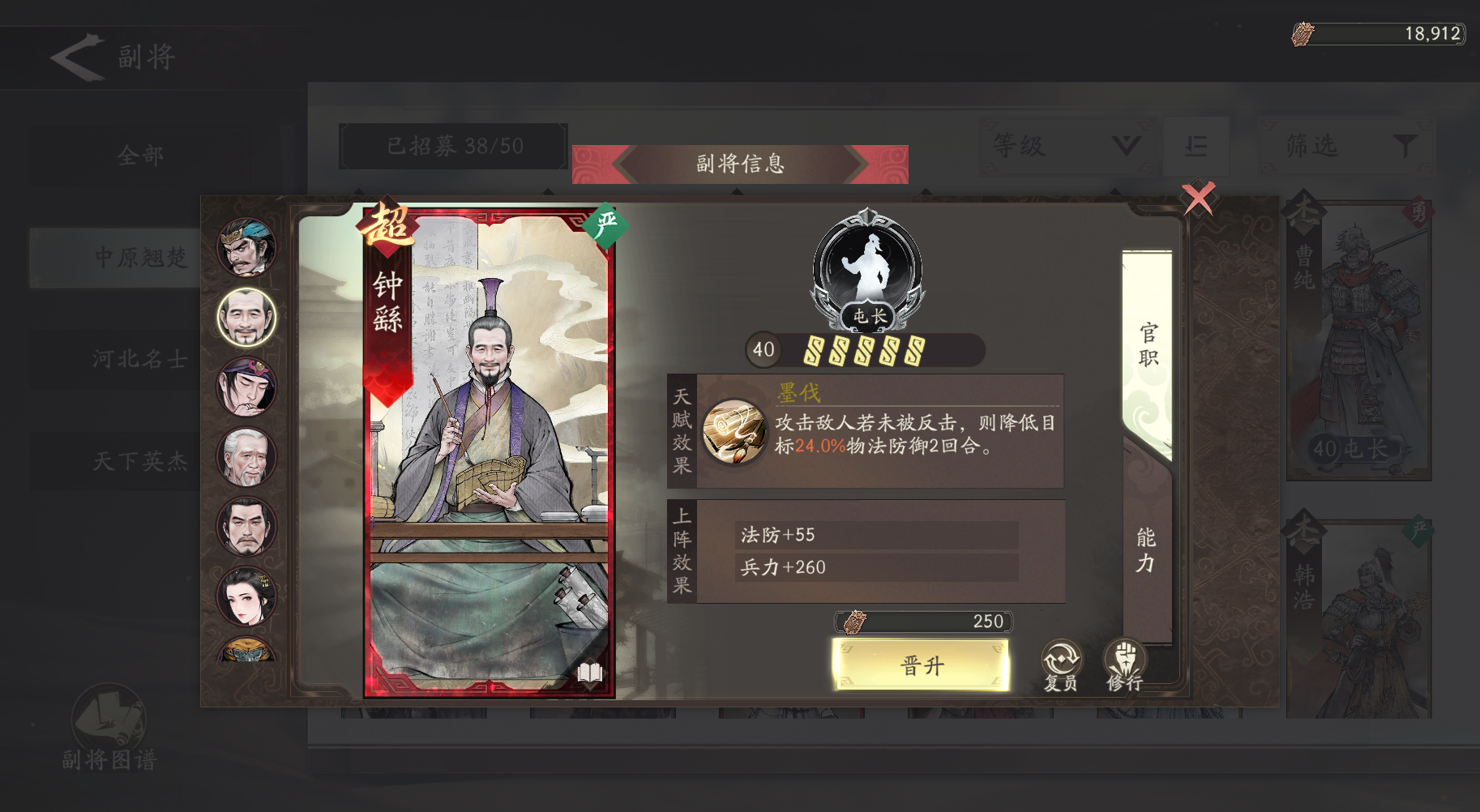
Task: Click the promotion progress bar showing 250
Action: [x=922, y=621]
